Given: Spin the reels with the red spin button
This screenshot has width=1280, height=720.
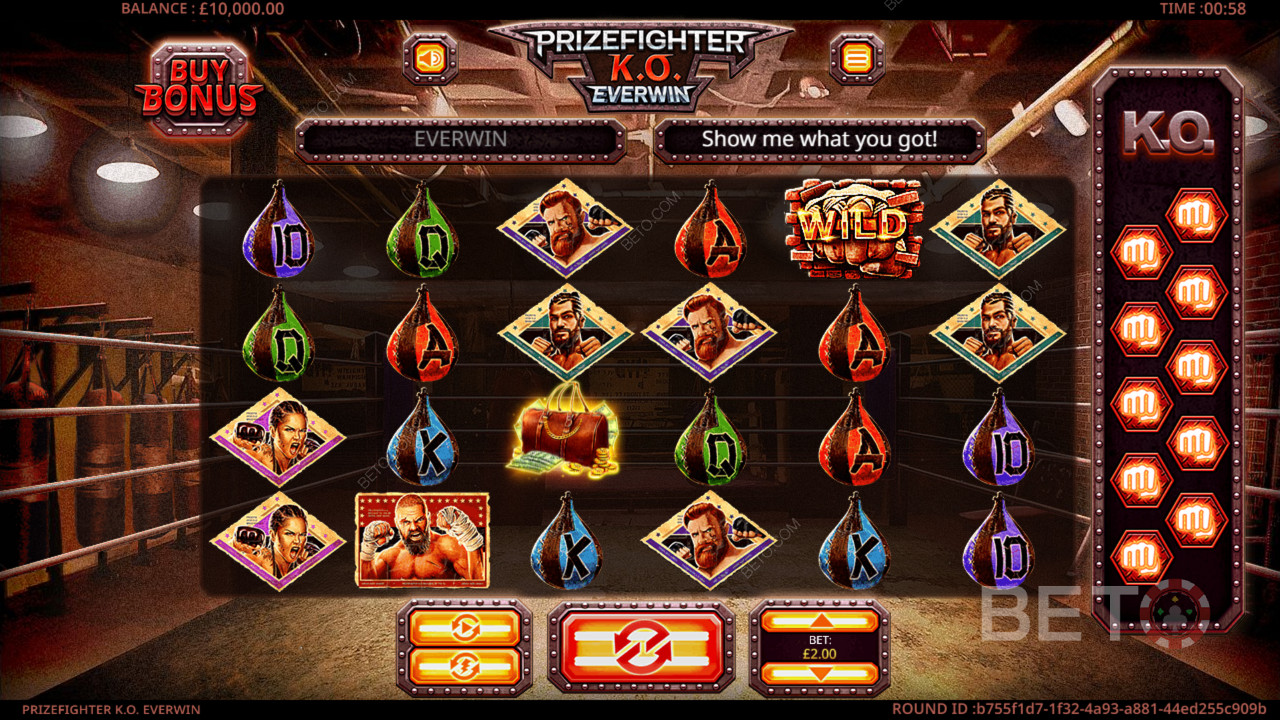Looking at the screenshot, I should tap(641, 648).
